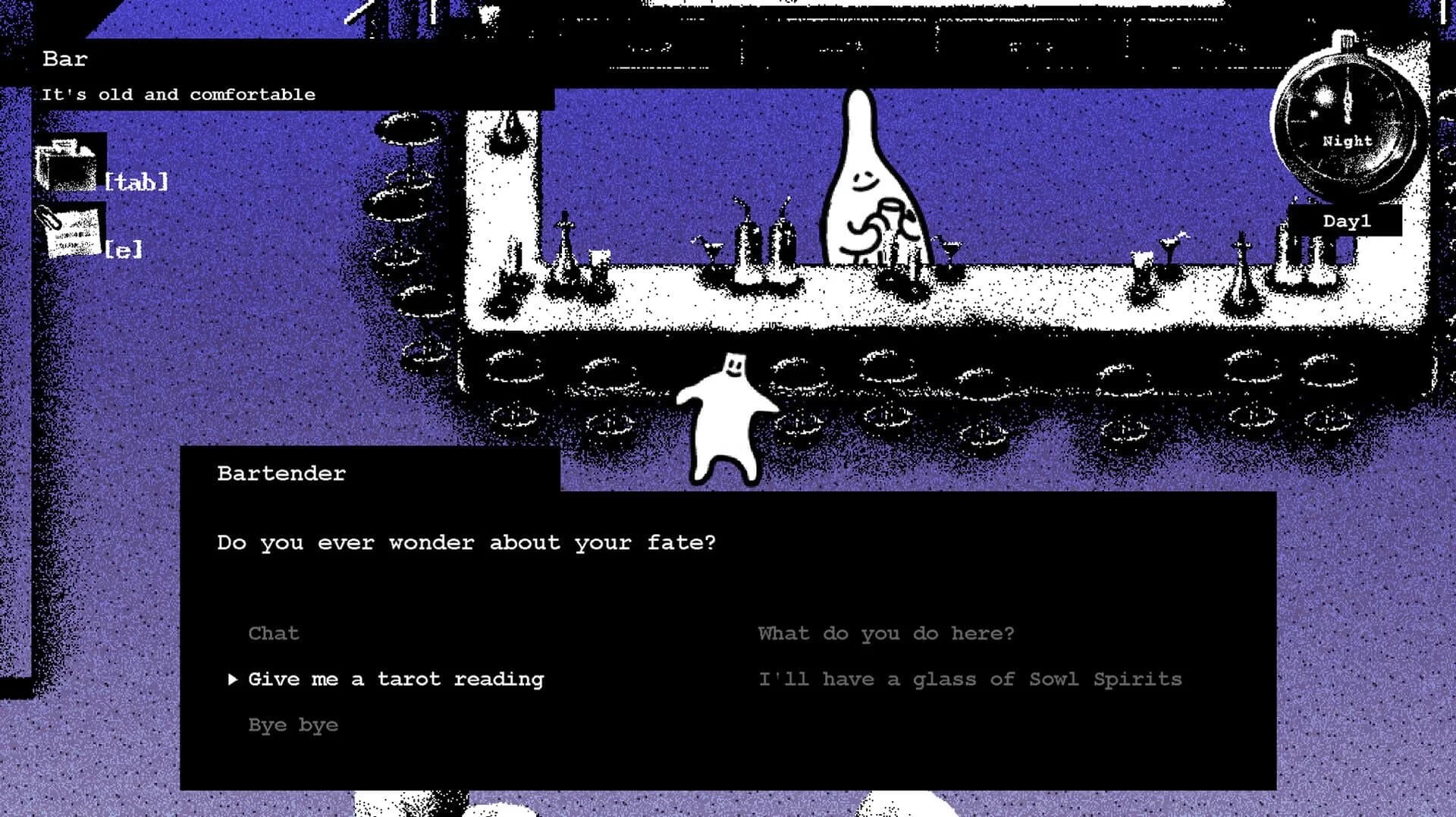Click the 'Bar' location title

coord(64,59)
